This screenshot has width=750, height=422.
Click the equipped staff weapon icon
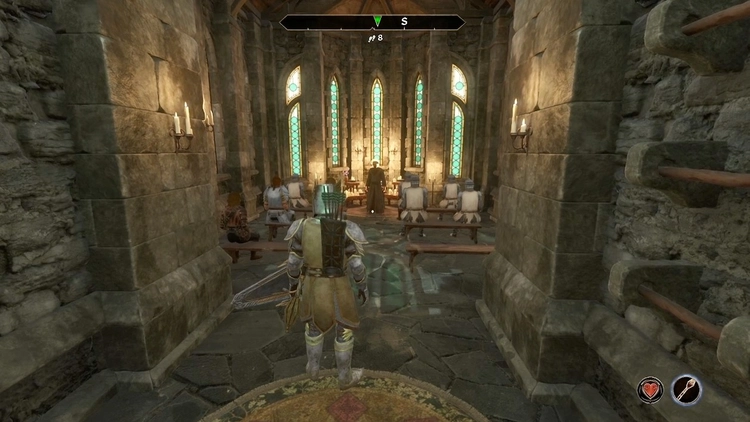tap(686, 390)
